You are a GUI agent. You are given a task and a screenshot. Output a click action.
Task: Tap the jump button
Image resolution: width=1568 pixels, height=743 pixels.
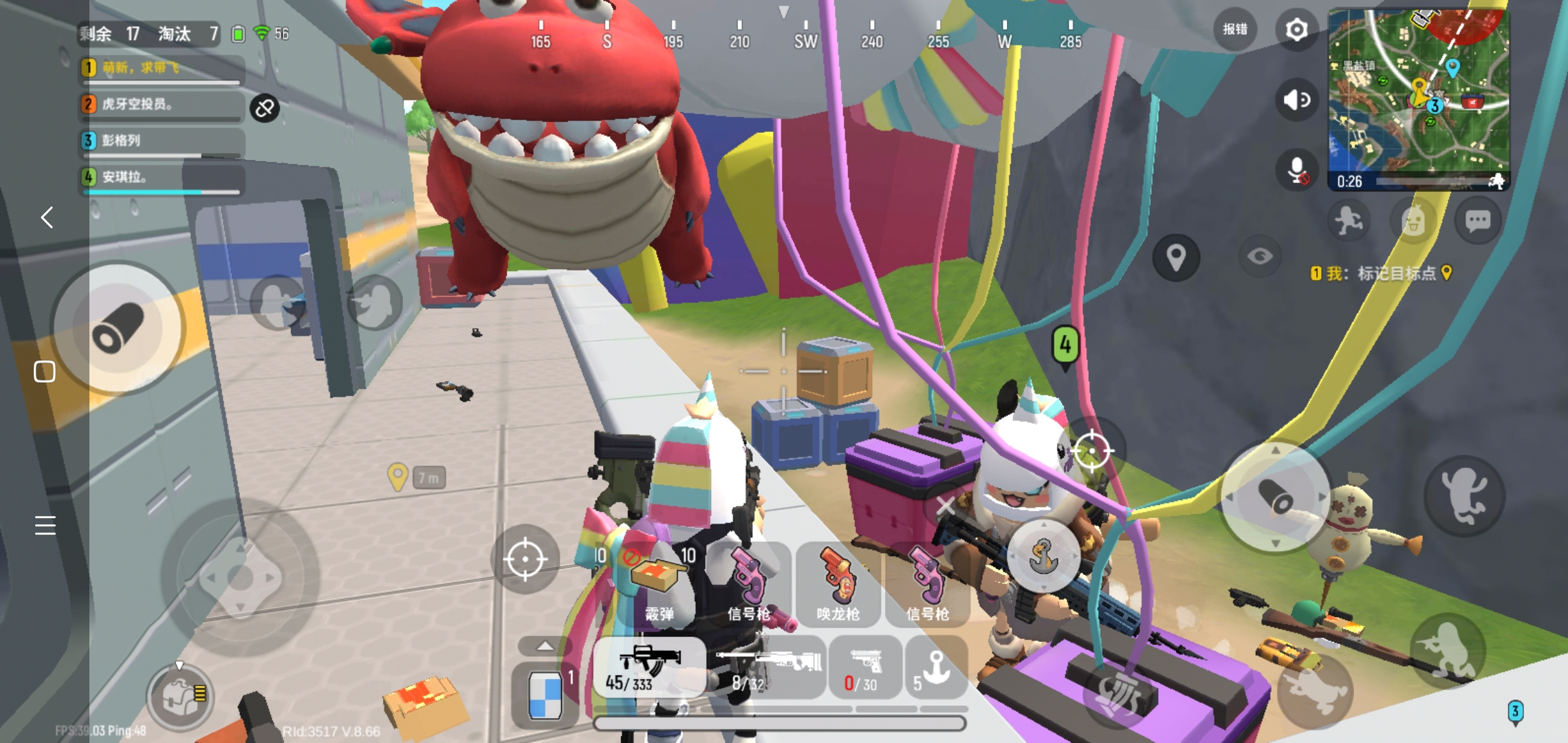[x=1464, y=495]
